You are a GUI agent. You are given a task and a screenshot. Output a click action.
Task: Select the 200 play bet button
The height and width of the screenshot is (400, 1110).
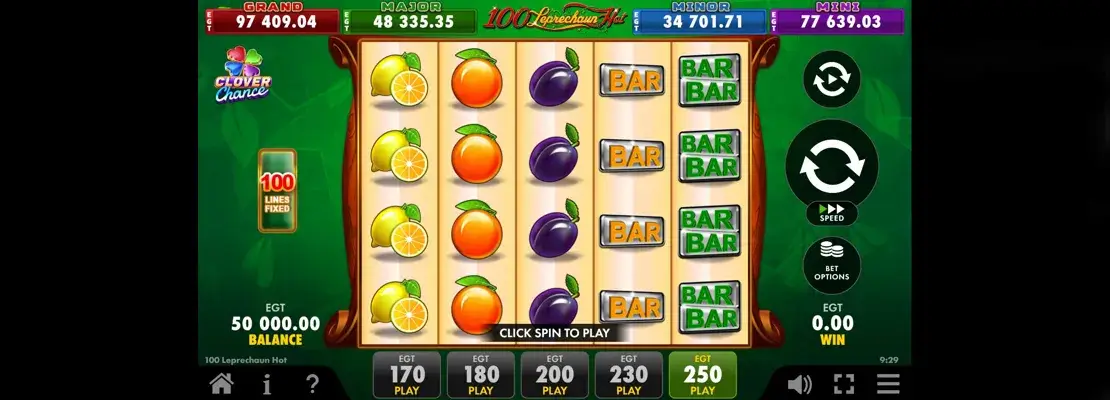555,376
